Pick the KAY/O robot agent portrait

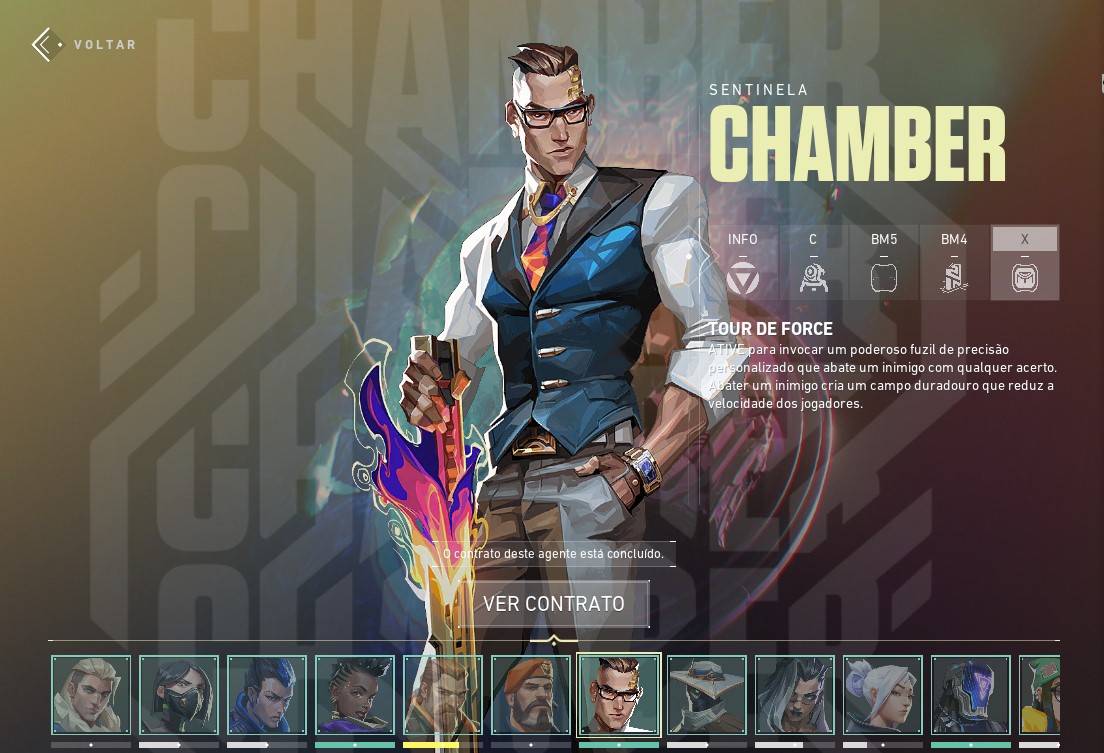click(971, 695)
